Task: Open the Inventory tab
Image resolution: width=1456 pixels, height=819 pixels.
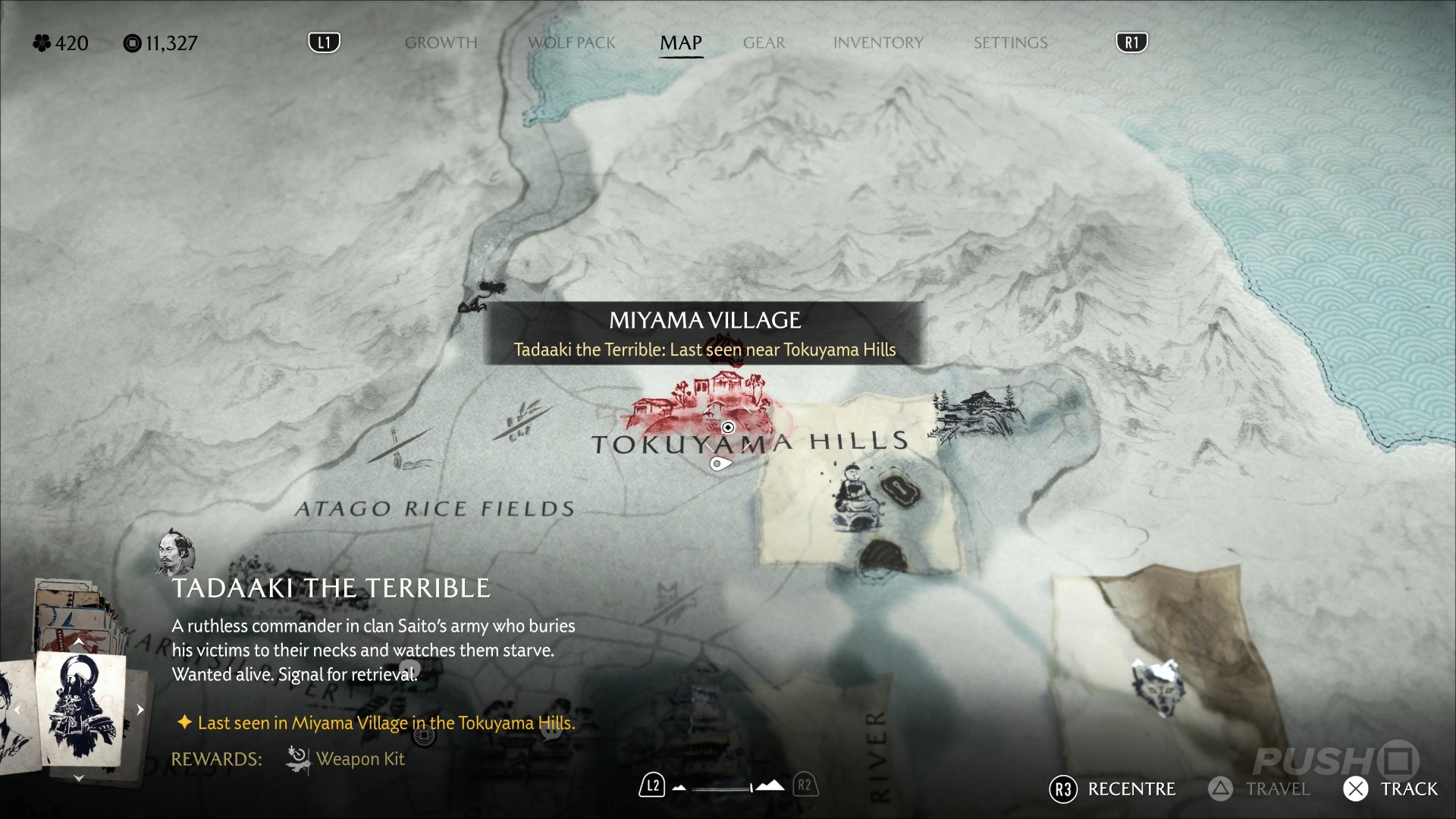Action: coord(878,42)
